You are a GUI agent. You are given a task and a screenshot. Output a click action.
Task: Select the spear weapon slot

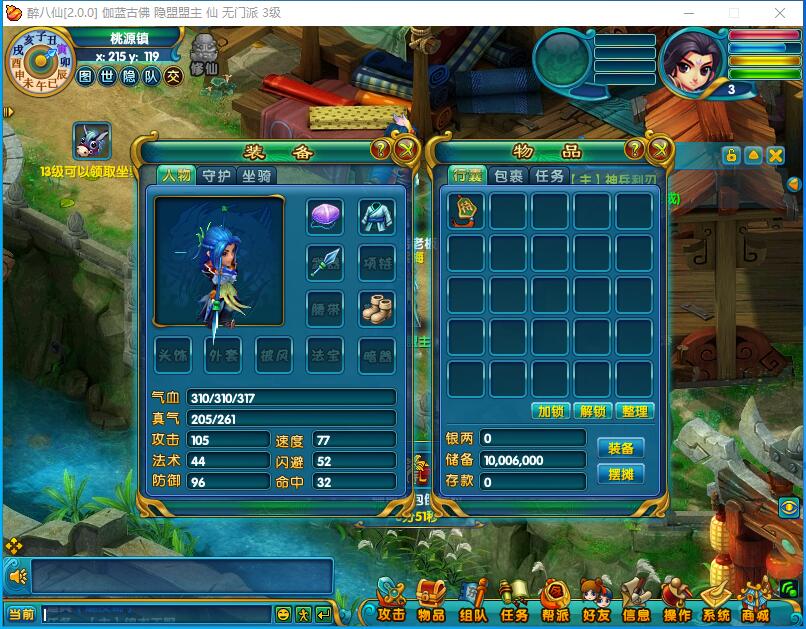coord(325,262)
